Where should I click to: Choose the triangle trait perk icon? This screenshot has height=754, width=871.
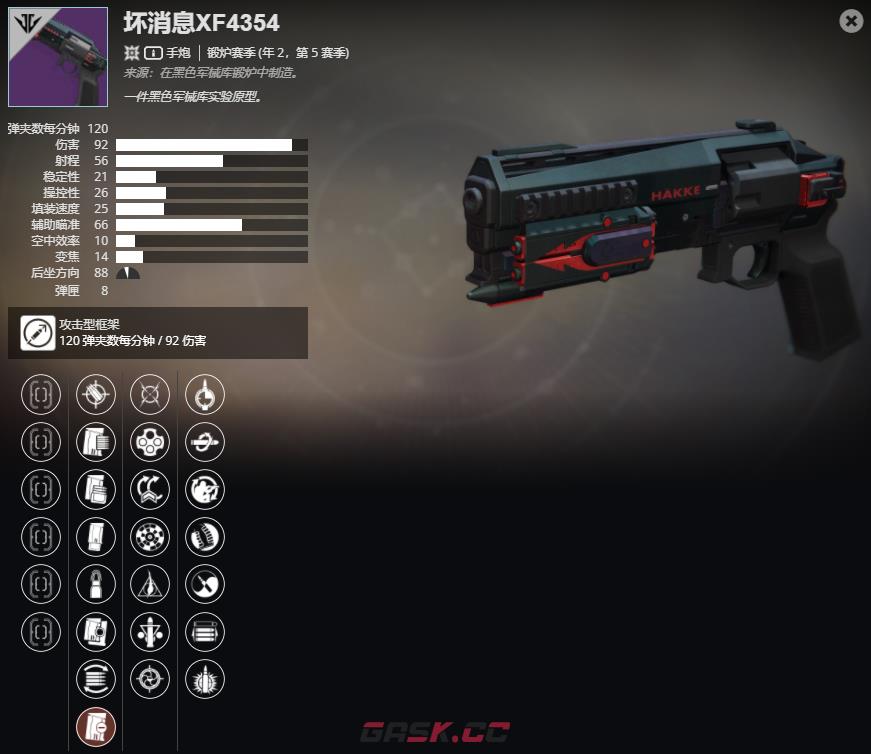click(150, 584)
